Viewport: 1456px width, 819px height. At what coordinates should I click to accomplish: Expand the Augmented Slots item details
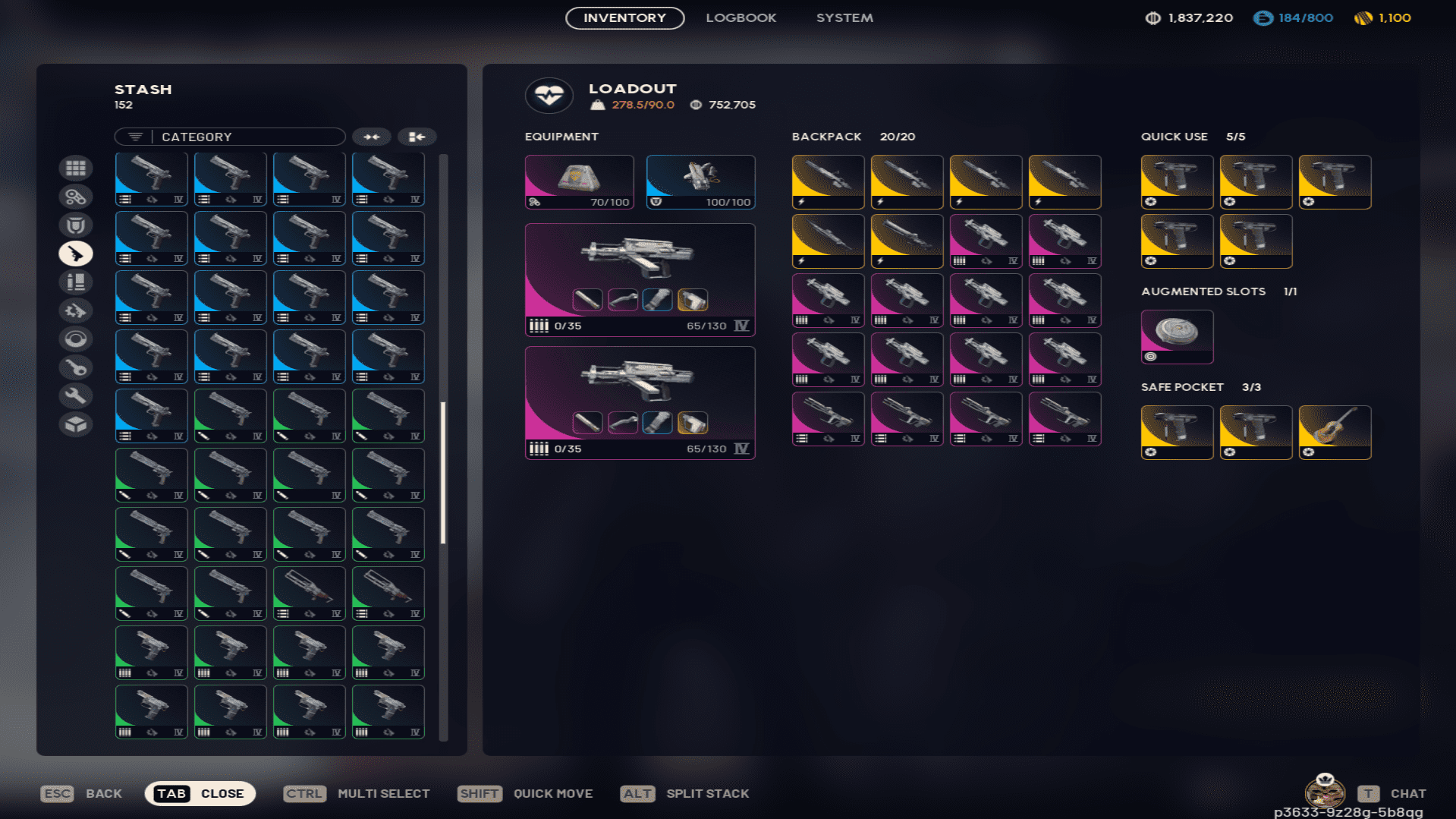(1177, 336)
